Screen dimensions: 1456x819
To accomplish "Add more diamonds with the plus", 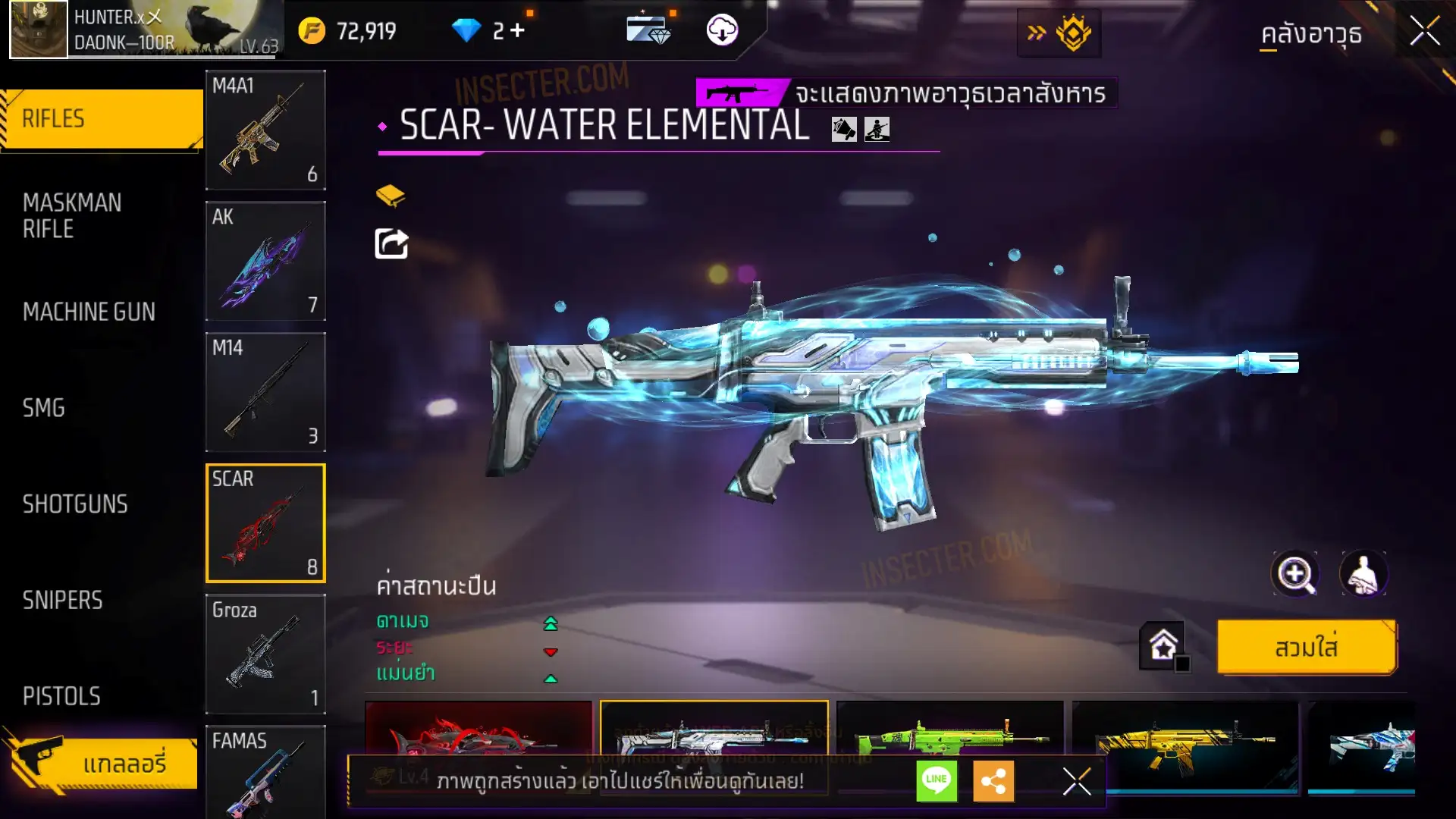I will [518, 30].
